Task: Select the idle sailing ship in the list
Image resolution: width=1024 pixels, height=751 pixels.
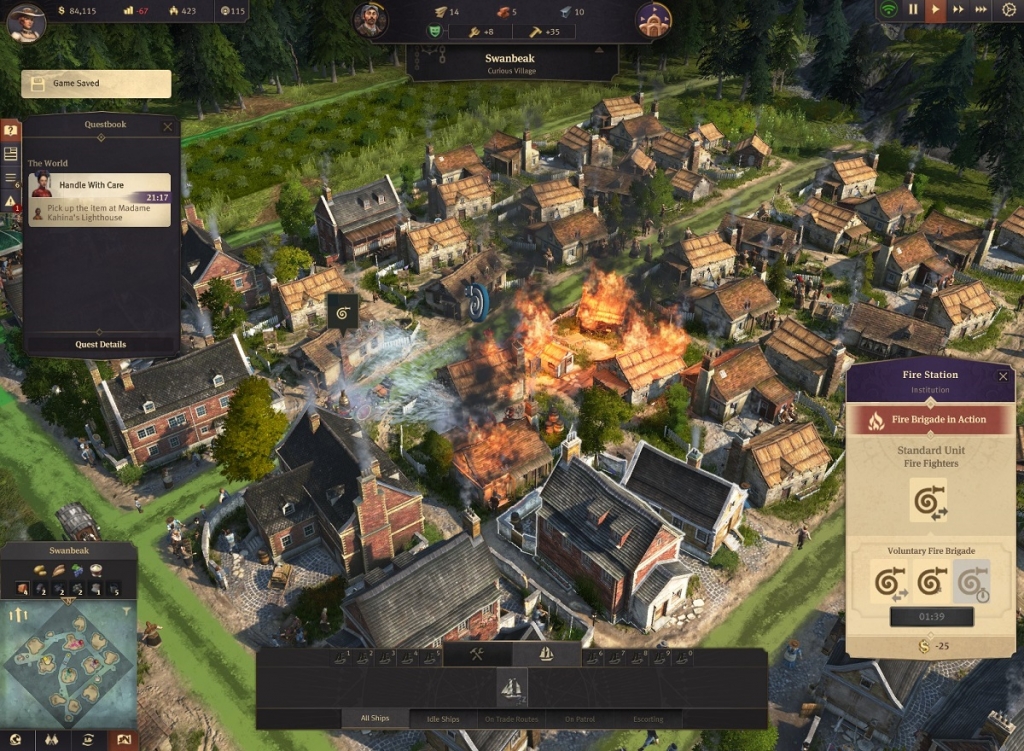Action: coord(512,687)
